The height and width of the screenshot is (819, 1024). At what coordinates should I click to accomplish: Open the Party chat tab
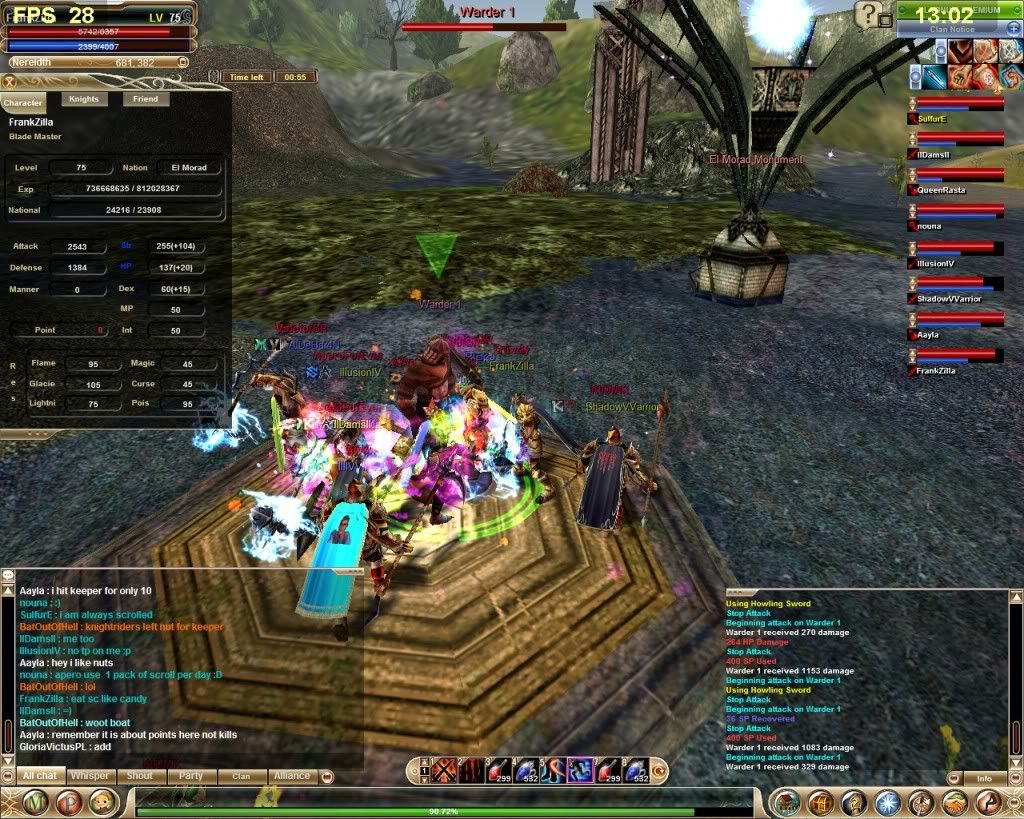191,776
